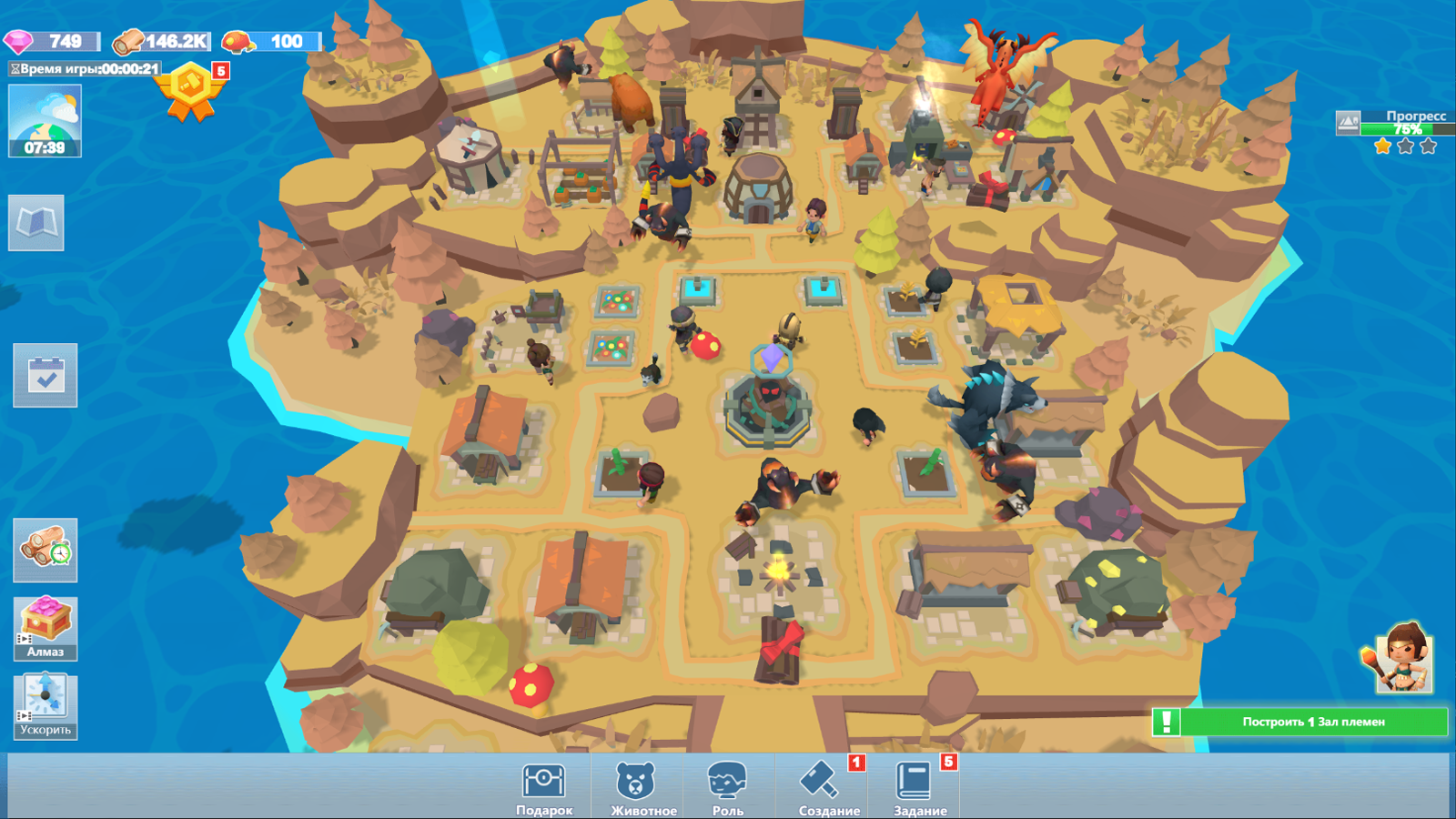Open the Подарок treasure chest panel
This screenshot has height=819, width=1456.
(543, 783)
